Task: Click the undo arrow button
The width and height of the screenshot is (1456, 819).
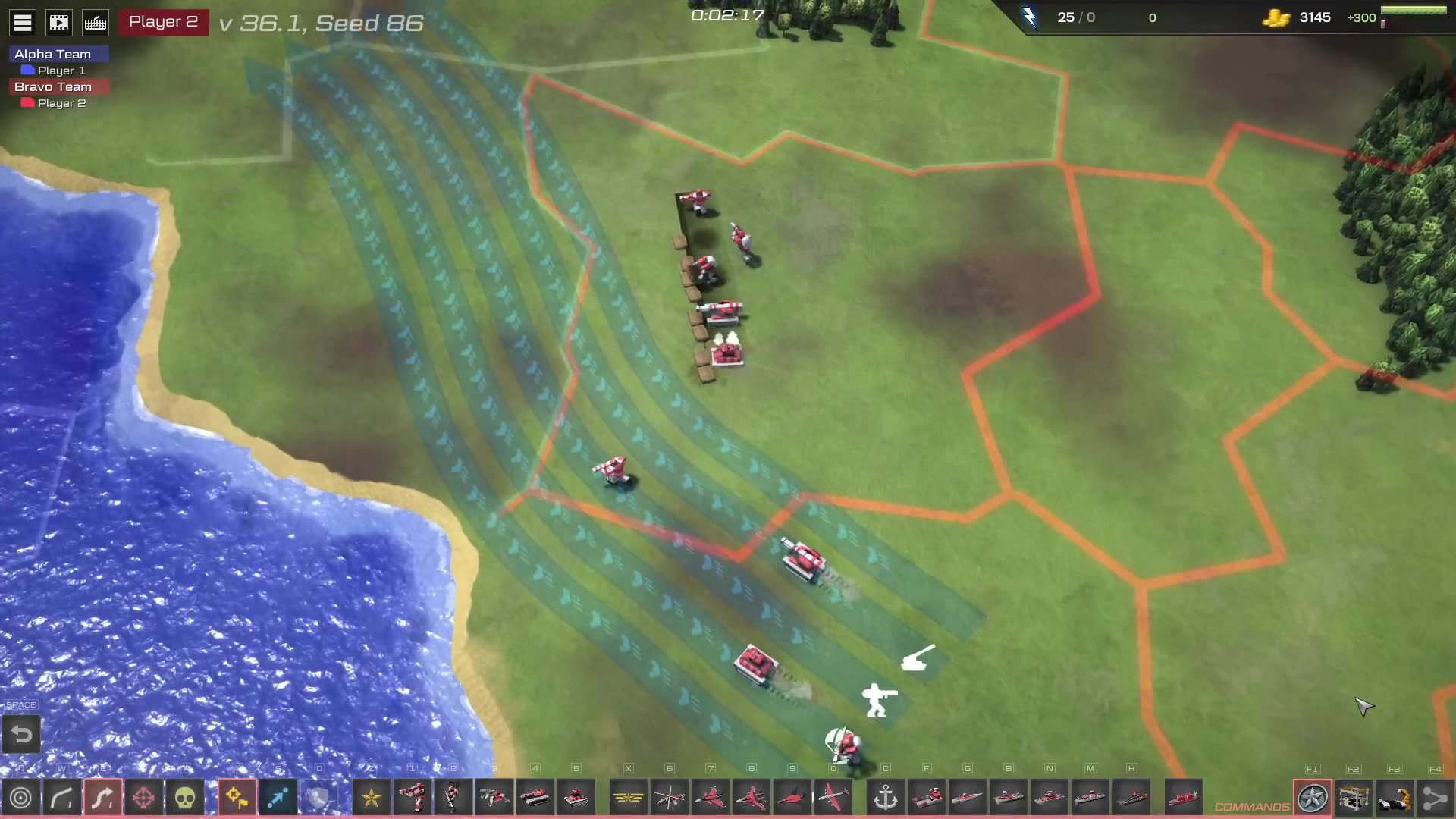Action: pyautogui.click(x=21, y=734)
